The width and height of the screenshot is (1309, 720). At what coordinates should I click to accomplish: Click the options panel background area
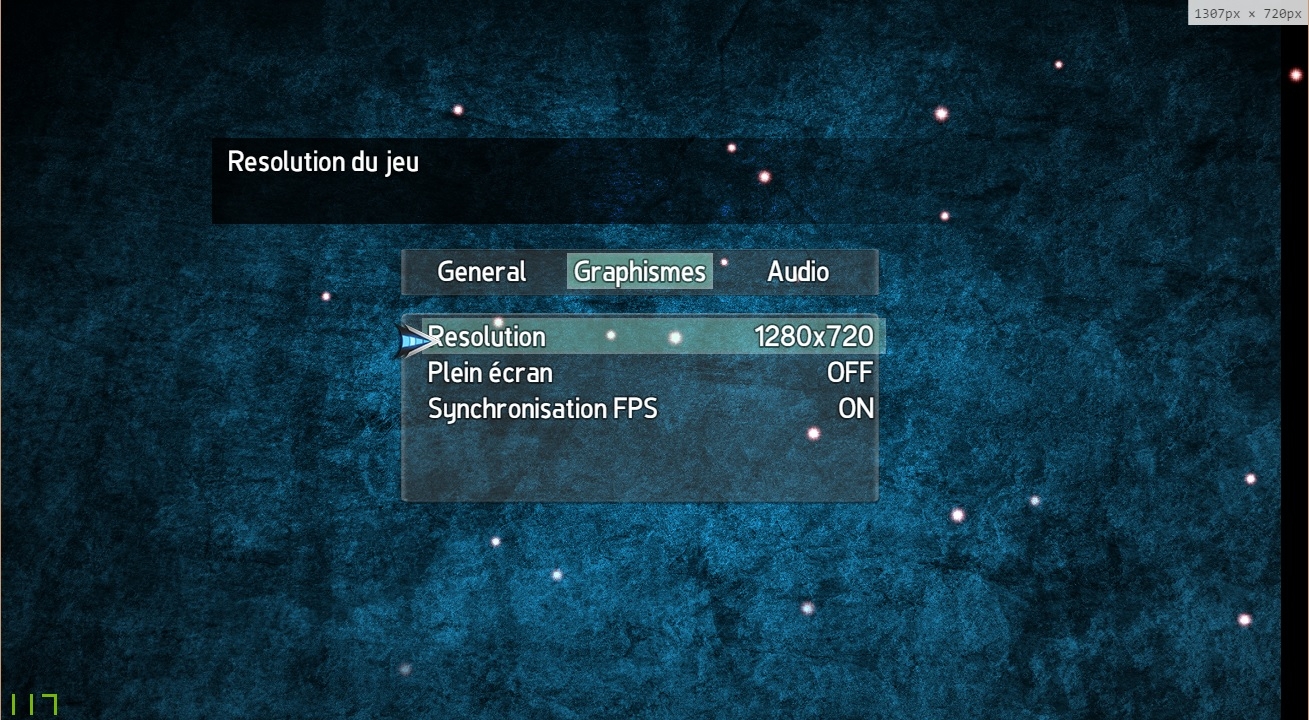point(640,460)
